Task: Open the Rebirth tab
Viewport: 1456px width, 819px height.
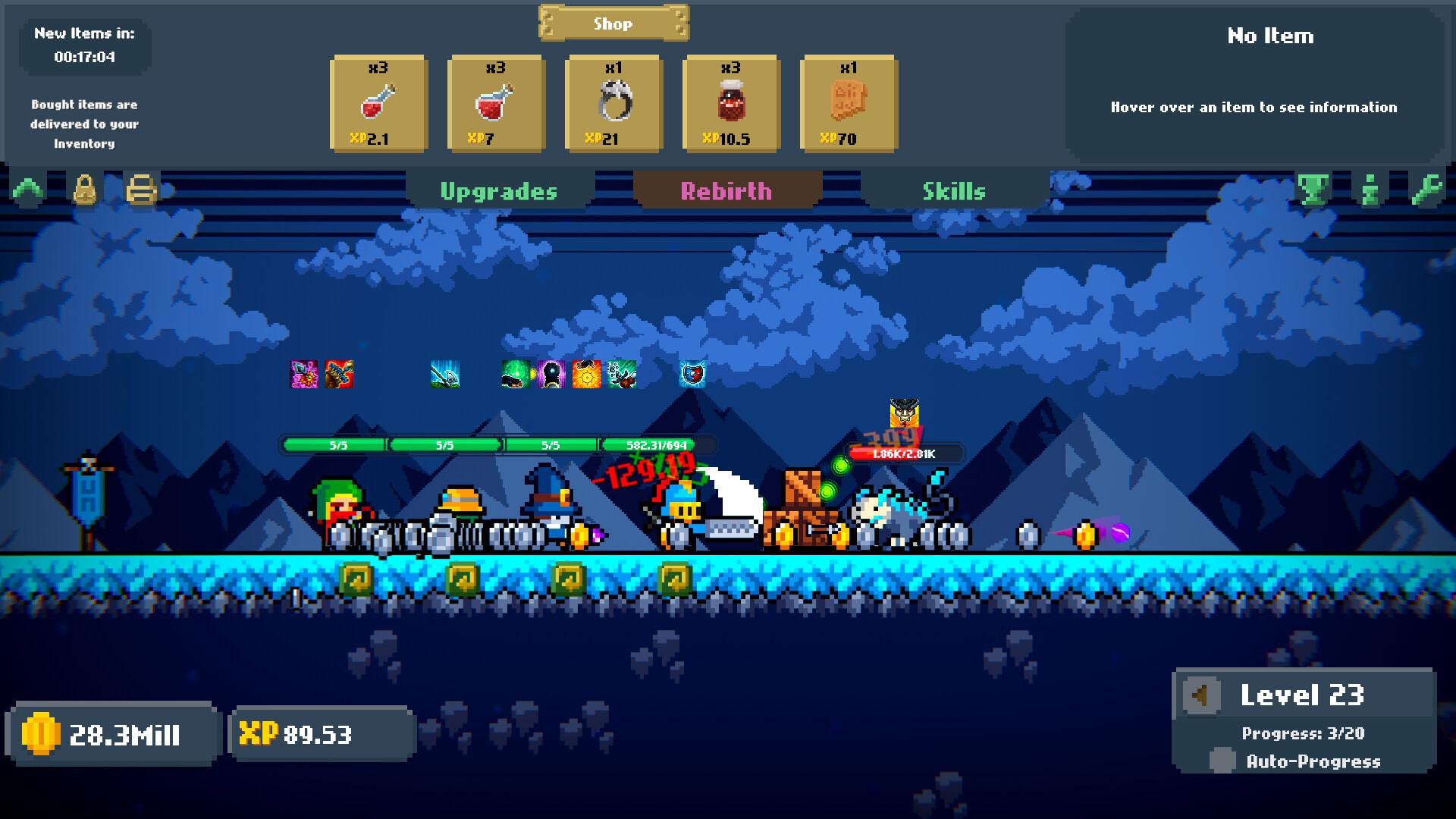Action: pos(726,191)
